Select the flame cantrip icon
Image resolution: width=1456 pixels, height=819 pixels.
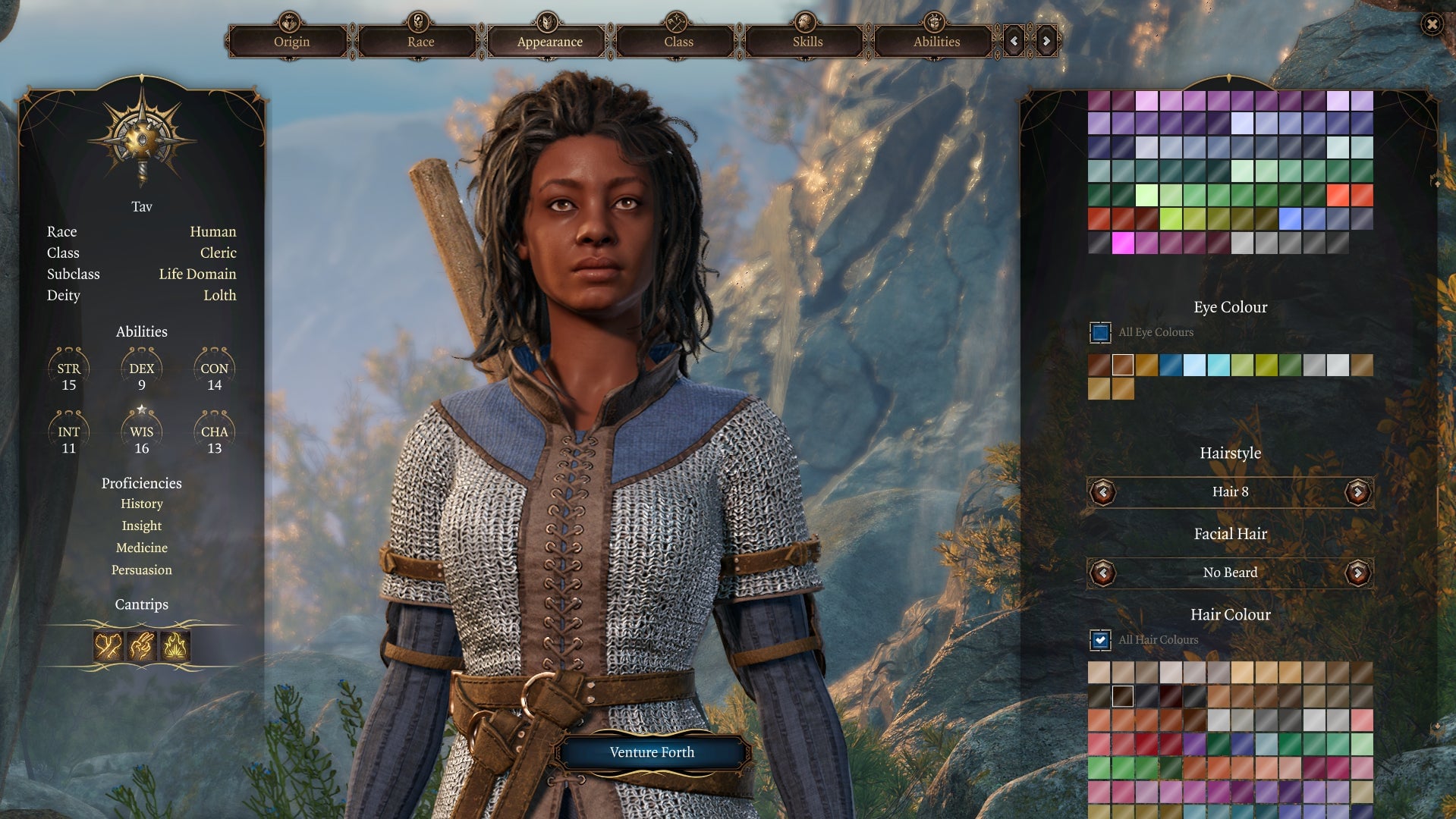[175, 646]
